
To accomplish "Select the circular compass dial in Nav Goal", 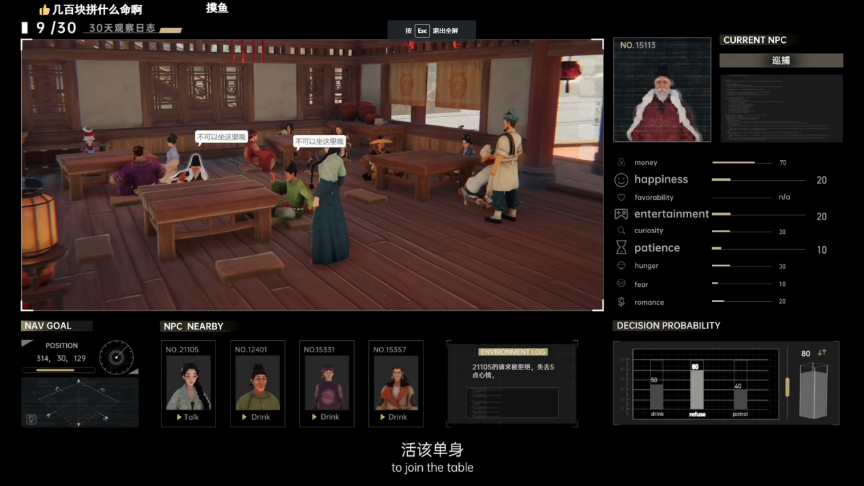I will [118, 355].
